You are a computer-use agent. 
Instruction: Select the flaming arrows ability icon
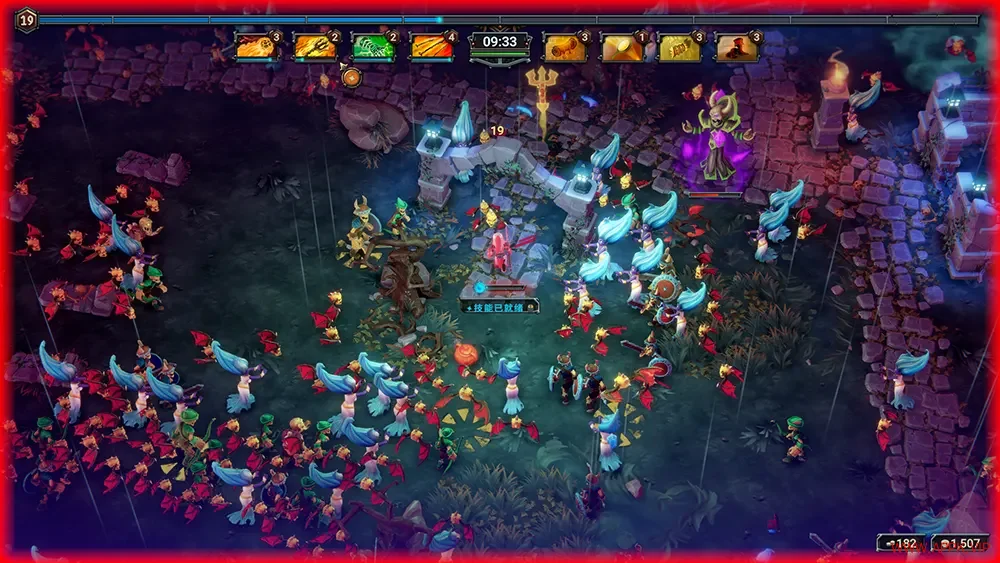431,46
